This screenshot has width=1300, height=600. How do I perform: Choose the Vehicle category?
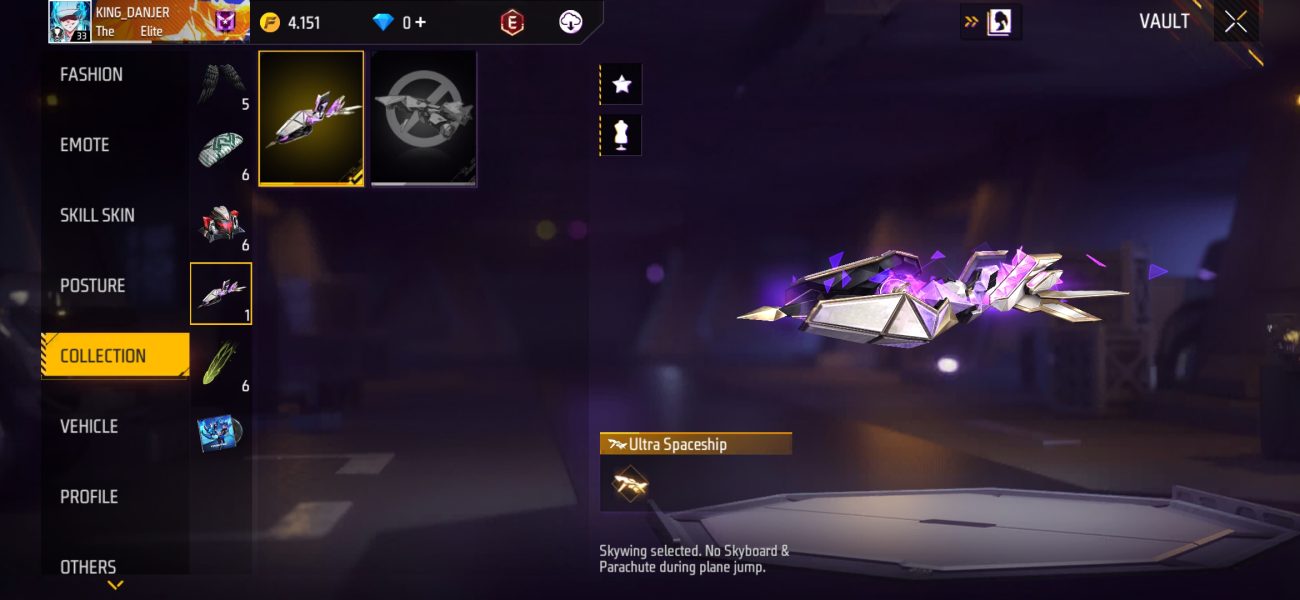(x=89, y=427)
